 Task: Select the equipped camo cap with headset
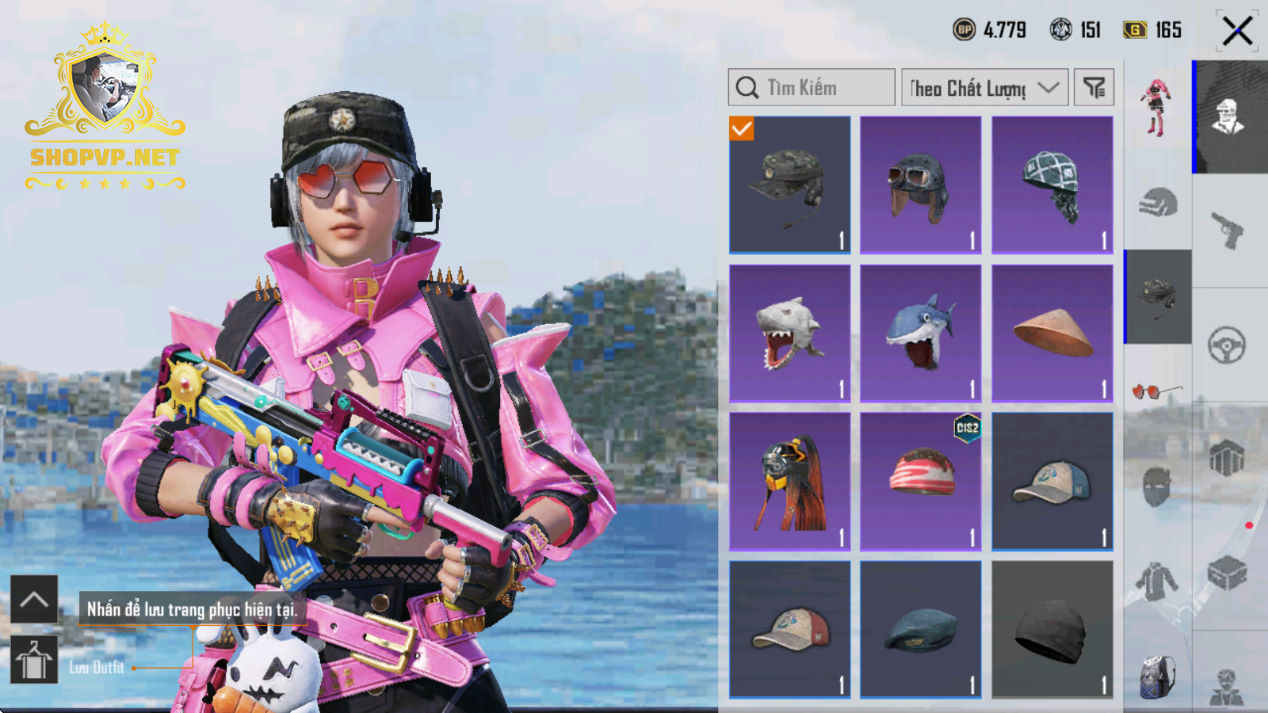pos(789,185)
